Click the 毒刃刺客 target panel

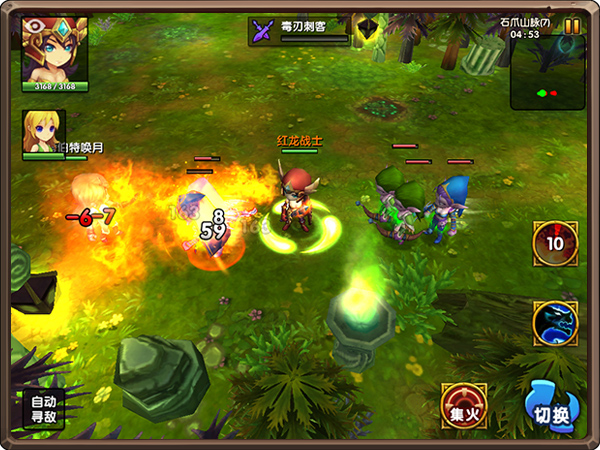pyautogui.click(x=300, y=31)
